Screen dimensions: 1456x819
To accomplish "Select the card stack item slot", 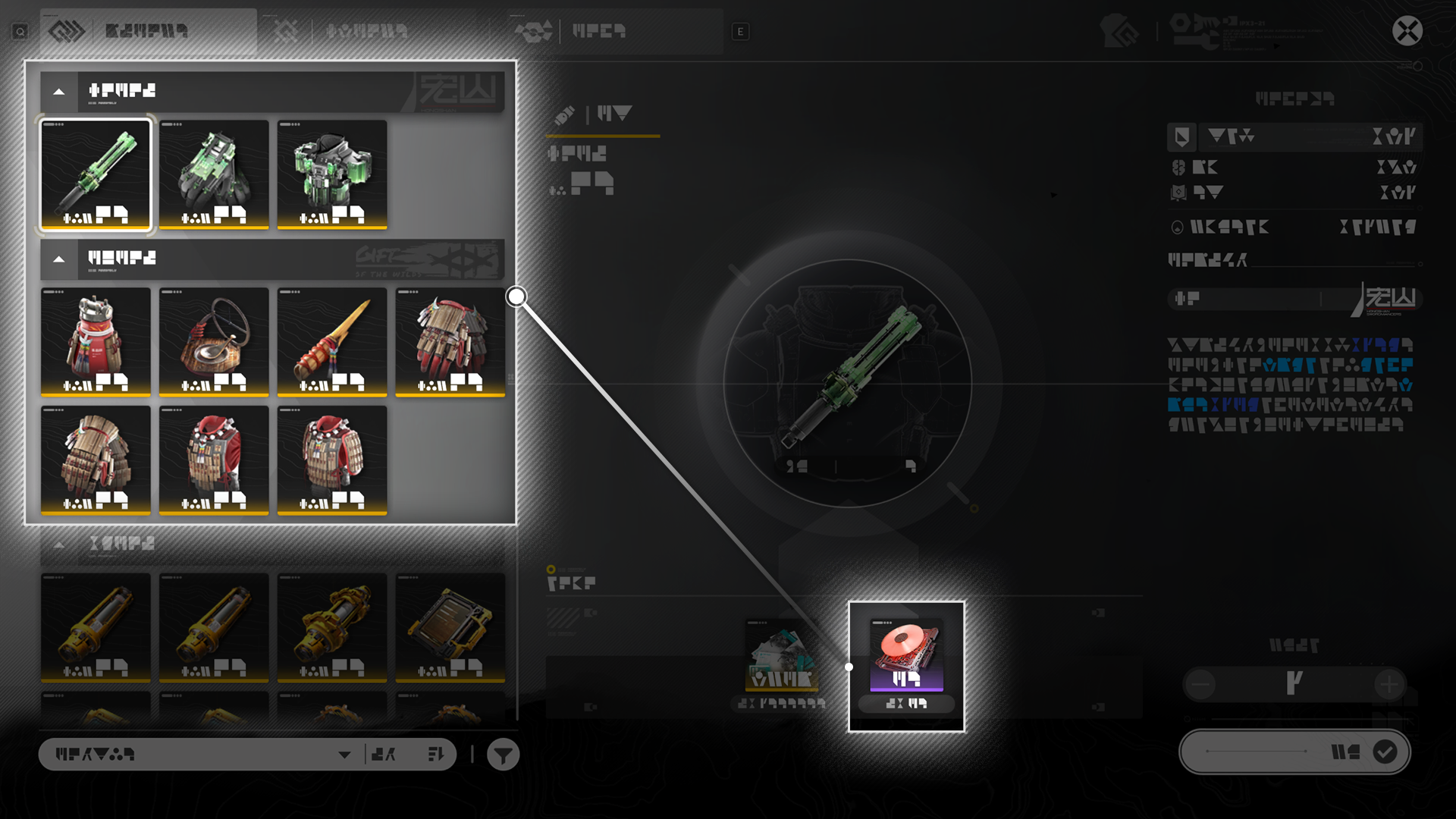I will click(x=782, y=656).
